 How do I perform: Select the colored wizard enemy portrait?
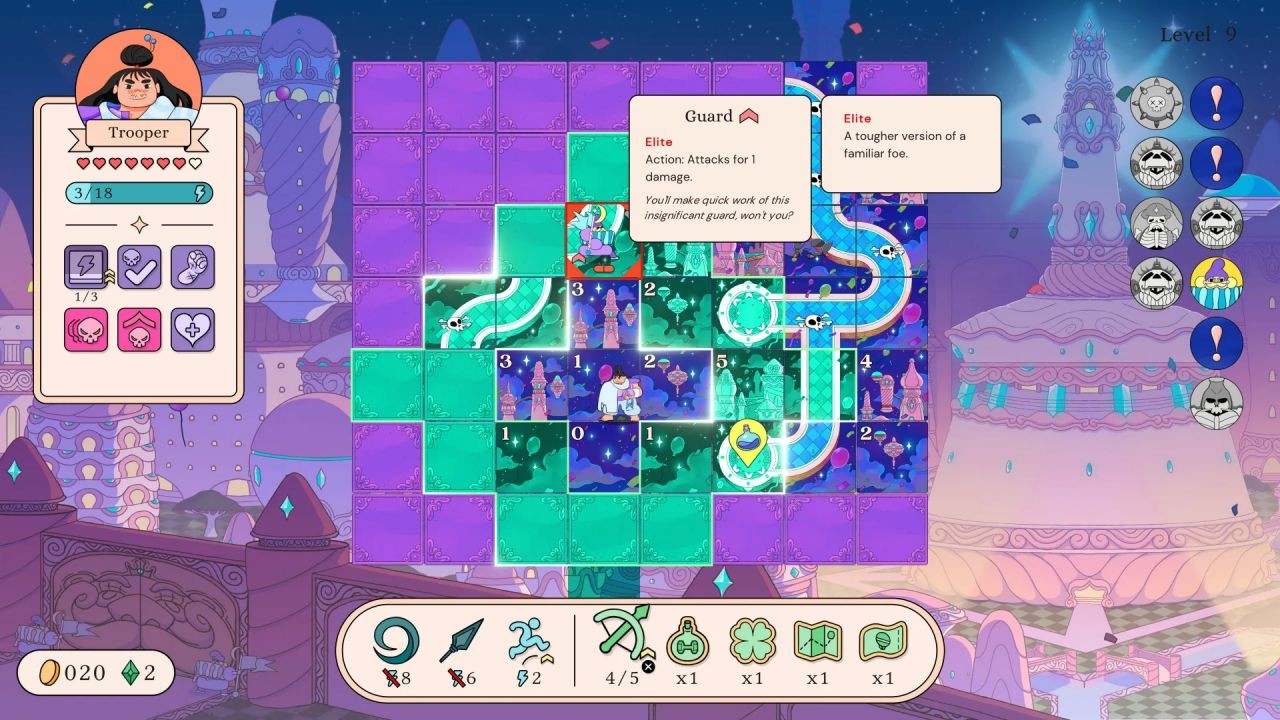1217,283
